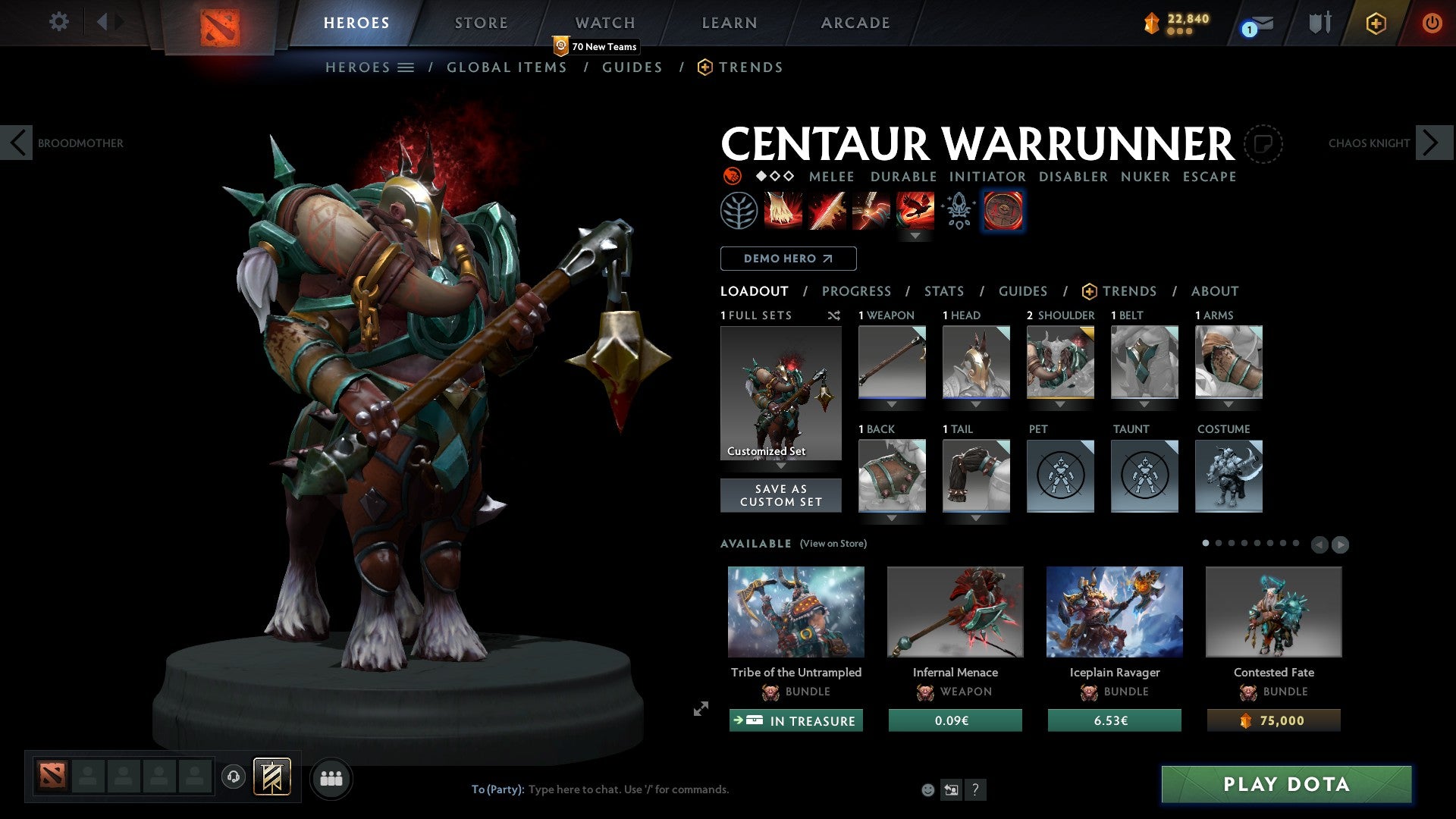1456x819 pixels.
Task: Switch to the Progress tab
Action: (857, 291)
